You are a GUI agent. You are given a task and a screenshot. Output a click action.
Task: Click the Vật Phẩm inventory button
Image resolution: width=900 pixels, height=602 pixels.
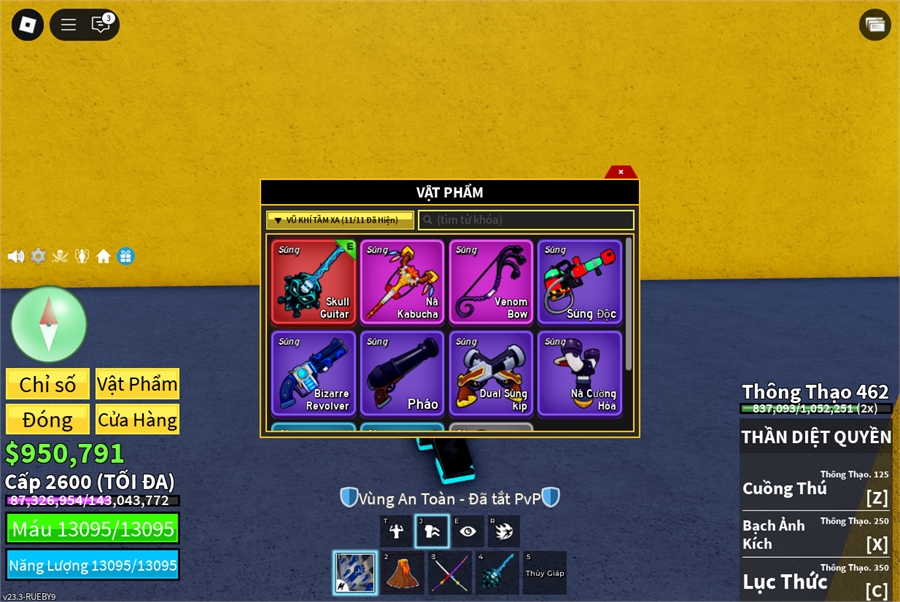[137, 384]
